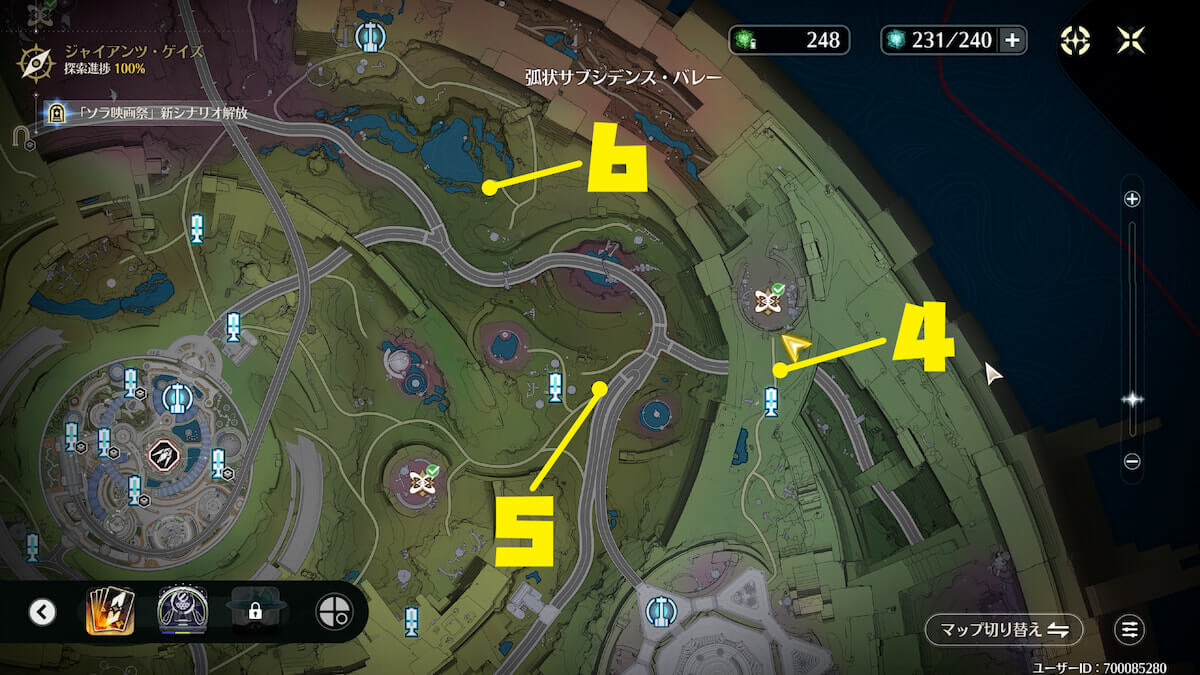Viewport: 1200px width, 675px height.
Task: Close the map with the X icon
Action: click(1131, 40)
